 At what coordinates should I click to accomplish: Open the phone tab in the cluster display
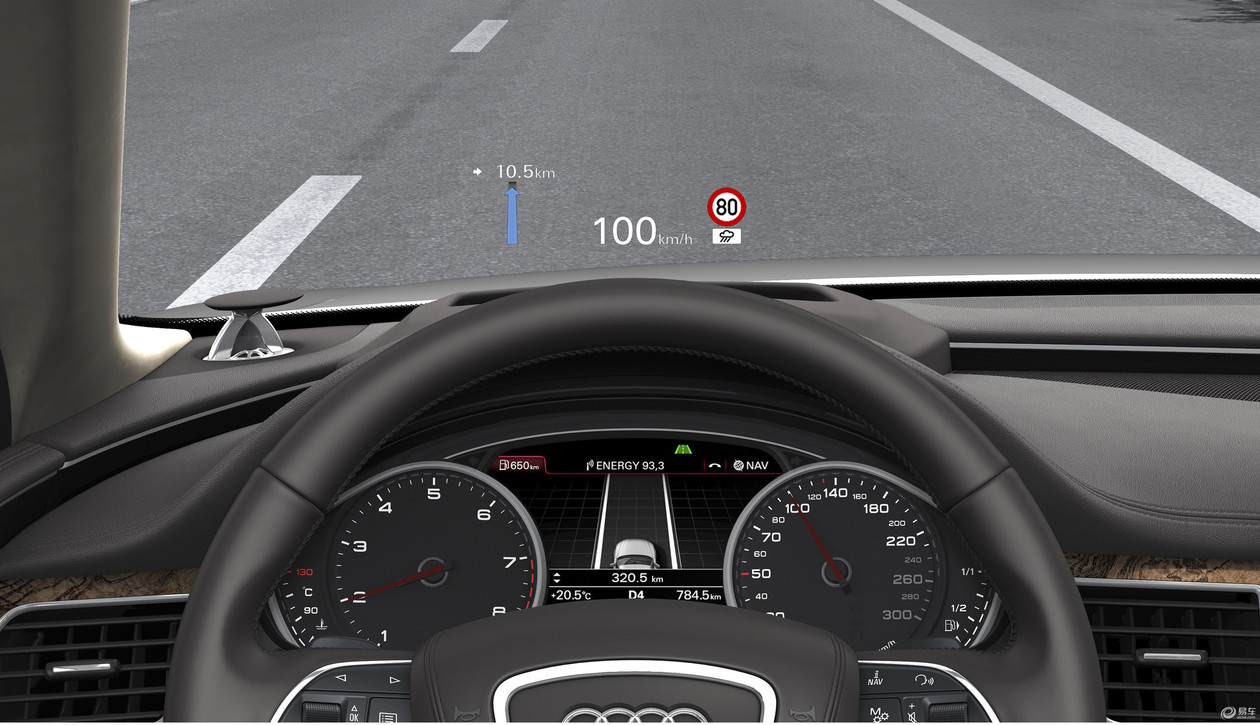pos(714,465)
